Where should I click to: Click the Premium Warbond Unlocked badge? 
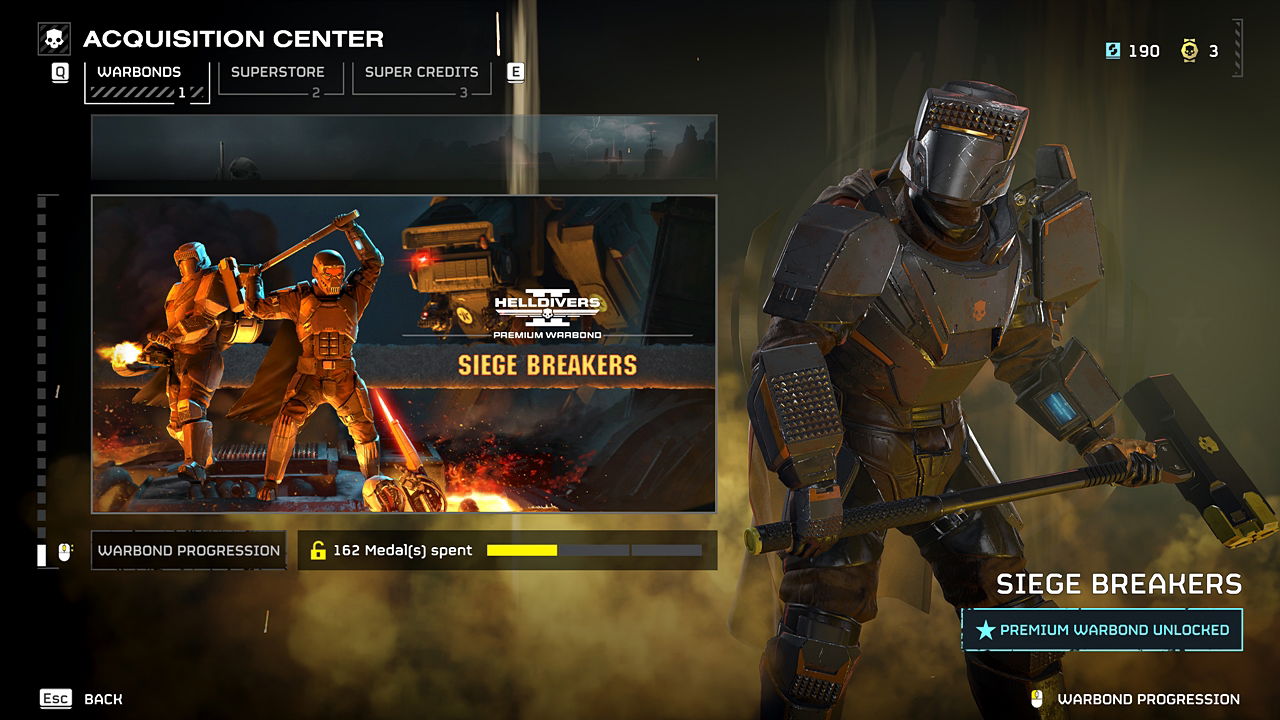[1102, 630]
